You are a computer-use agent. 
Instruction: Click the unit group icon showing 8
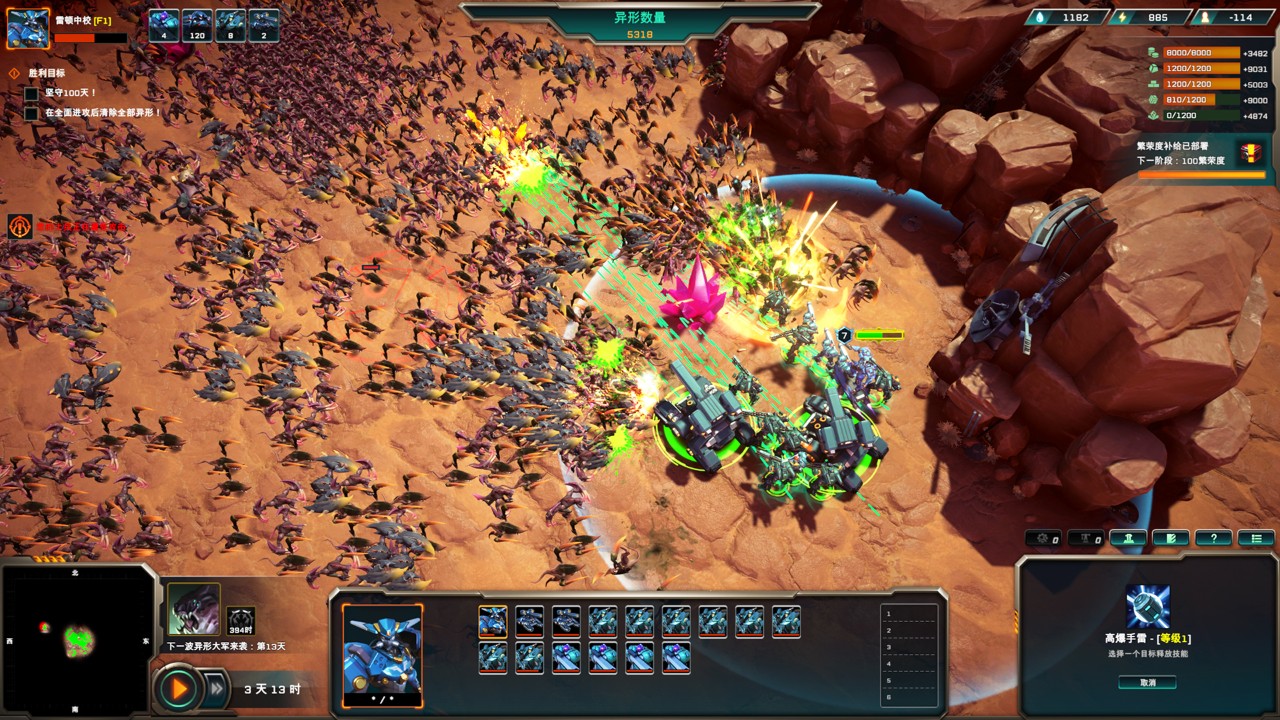pos(230,25)
